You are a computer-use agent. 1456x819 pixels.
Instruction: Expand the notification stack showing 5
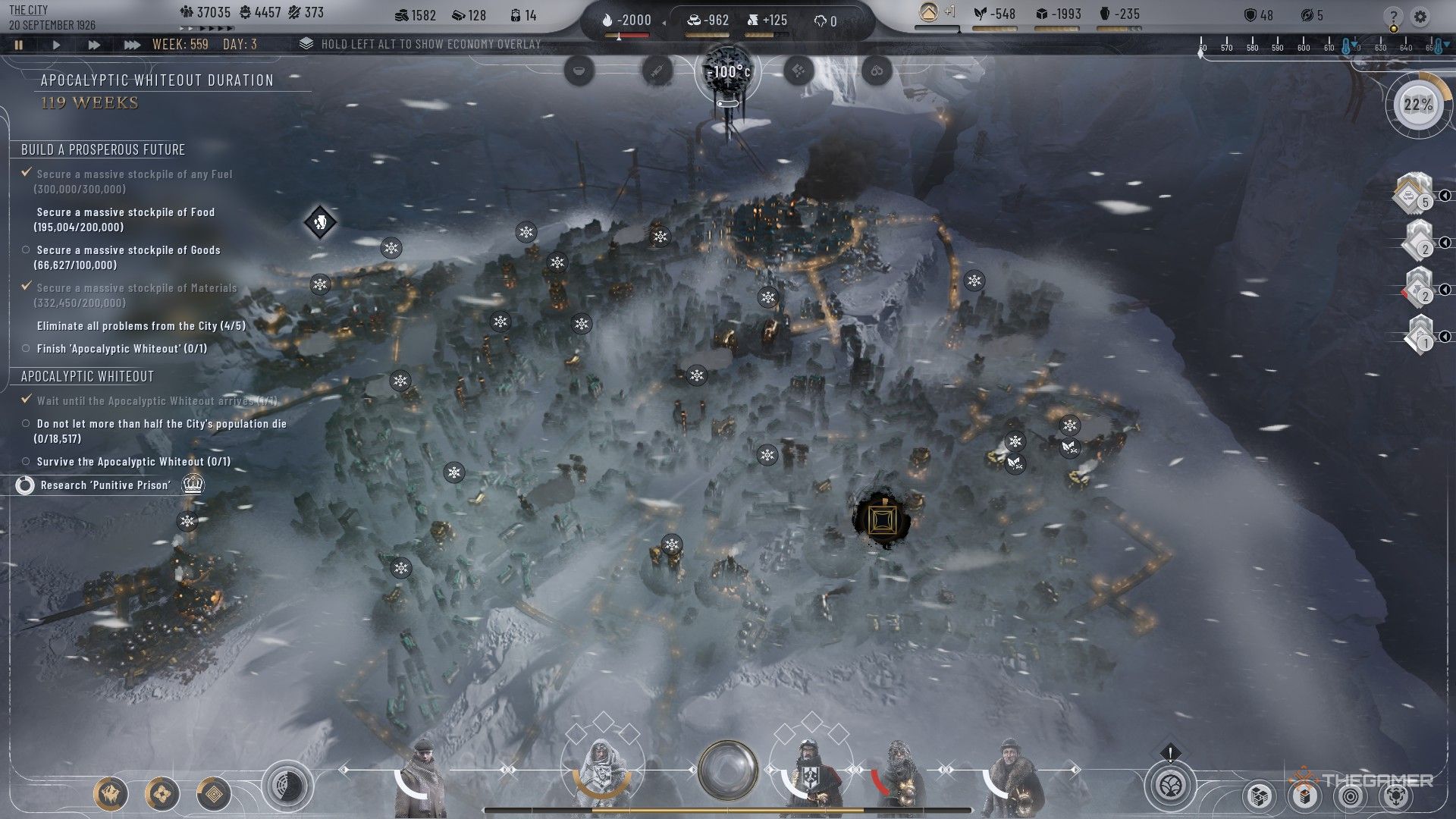(x=1414, y=194)
